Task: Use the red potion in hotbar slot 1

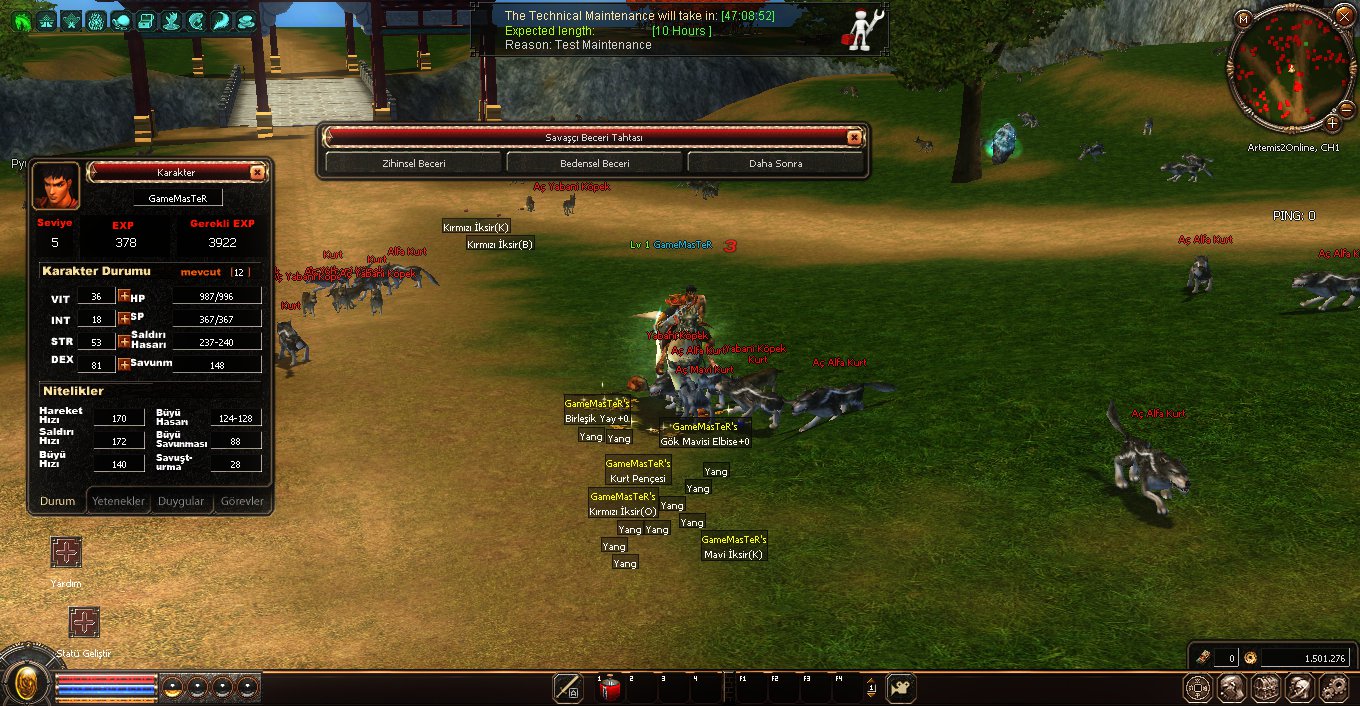Action: (x=610, y=688)
